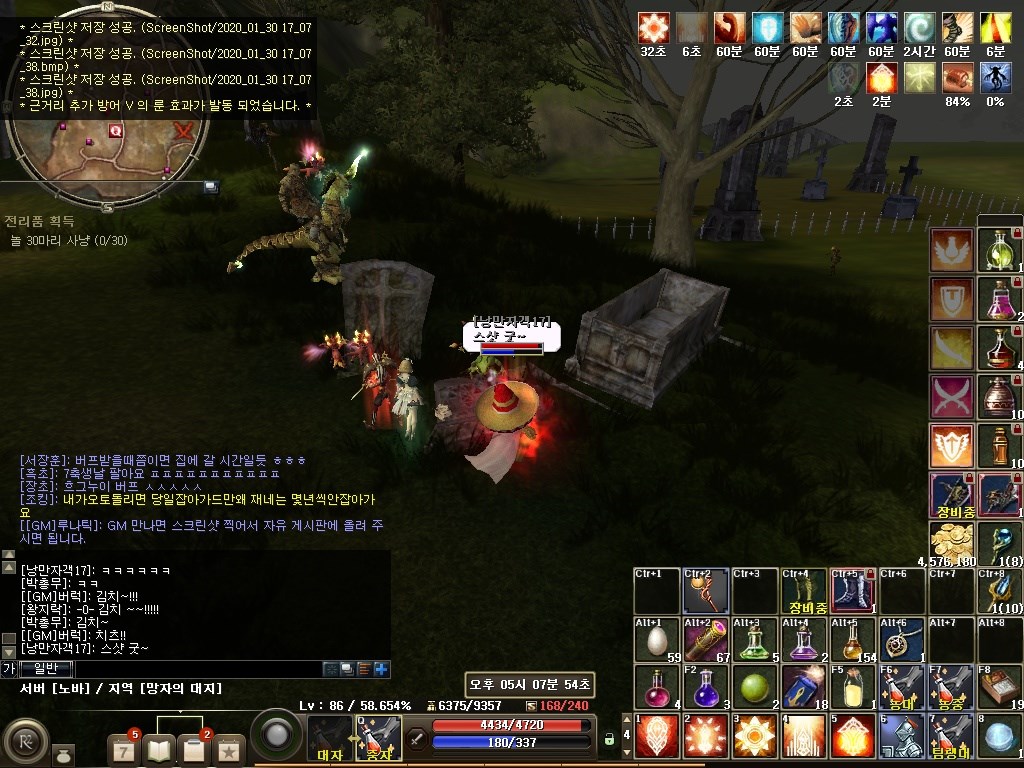Activate the sun burst skill in slot 3
Image resolution: width=1024 pixels, height=768 pixels.
point(754,737)
